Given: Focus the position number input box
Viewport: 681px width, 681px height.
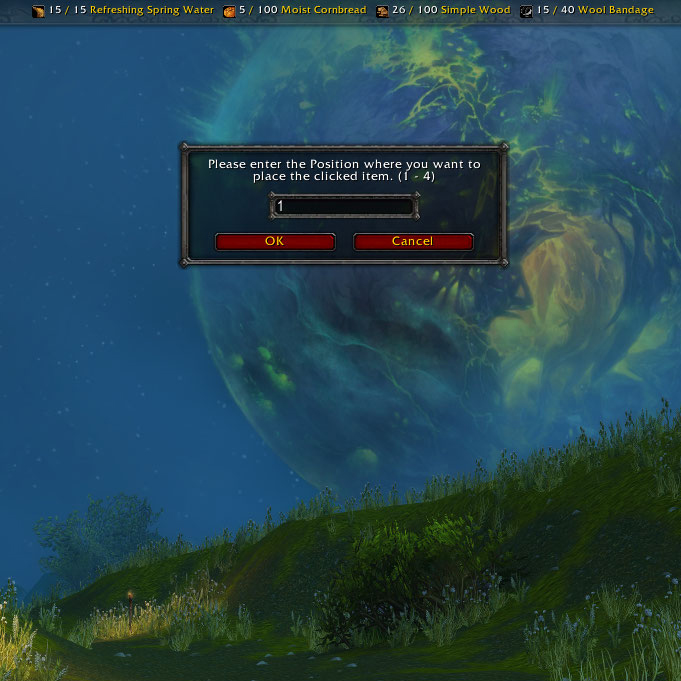Looking at the screenshot, I should (x=342, y=206).
